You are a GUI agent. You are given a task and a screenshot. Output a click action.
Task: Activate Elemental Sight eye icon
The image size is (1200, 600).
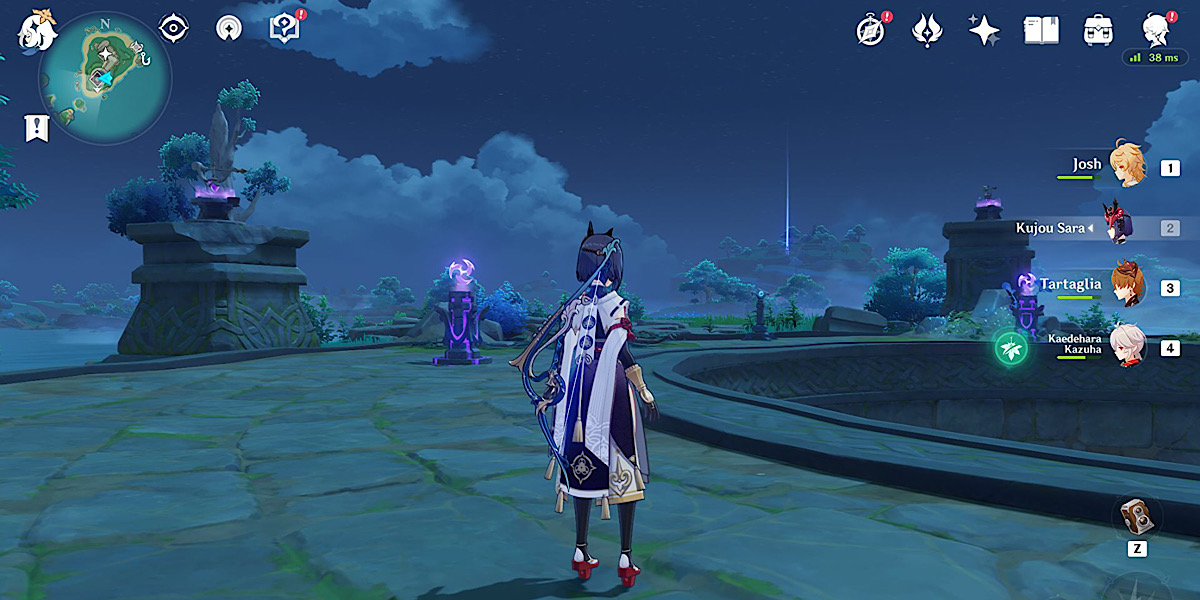coord(174,29)
